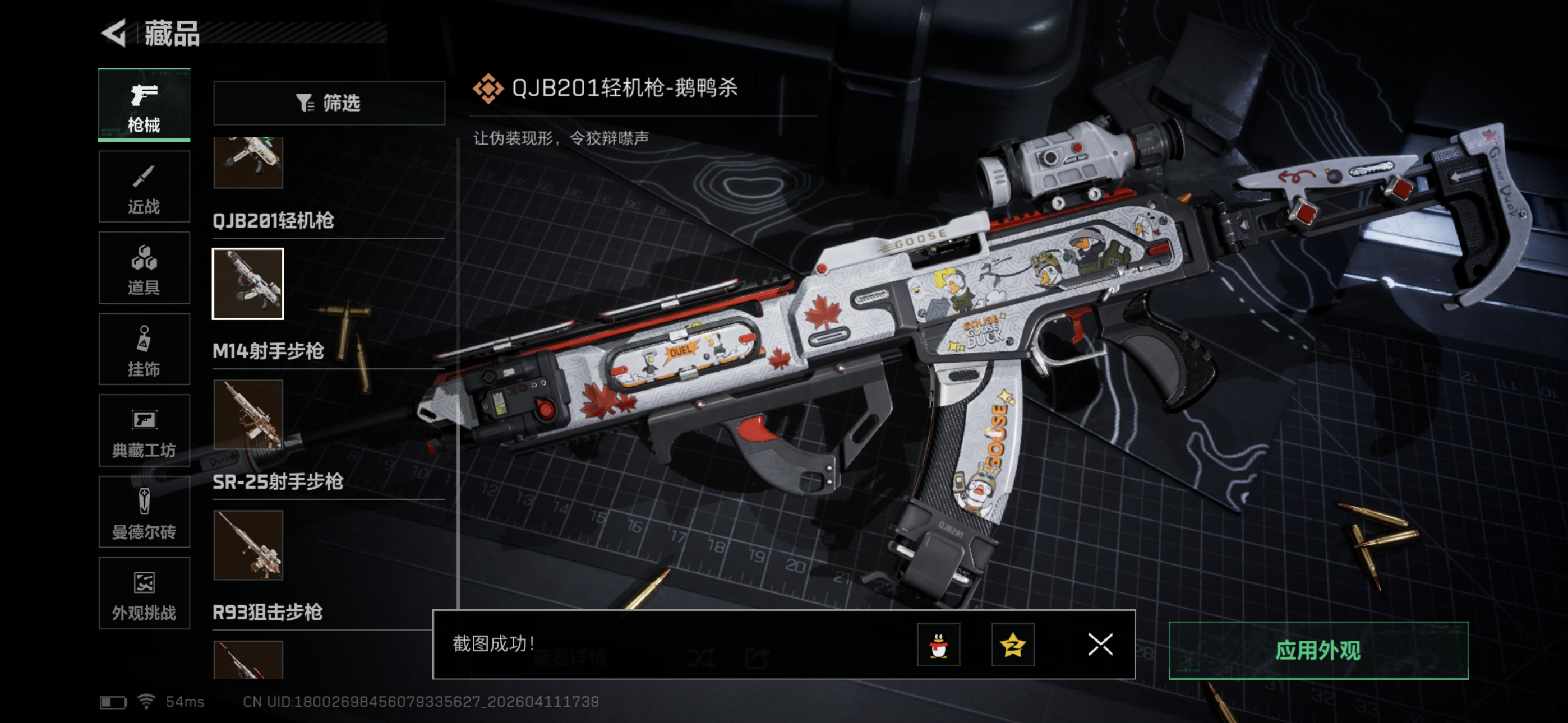The height and width of the screenshot is (723, 1568).
Task: Show the 挂饰 charms category
Action: tap(144, 350)
